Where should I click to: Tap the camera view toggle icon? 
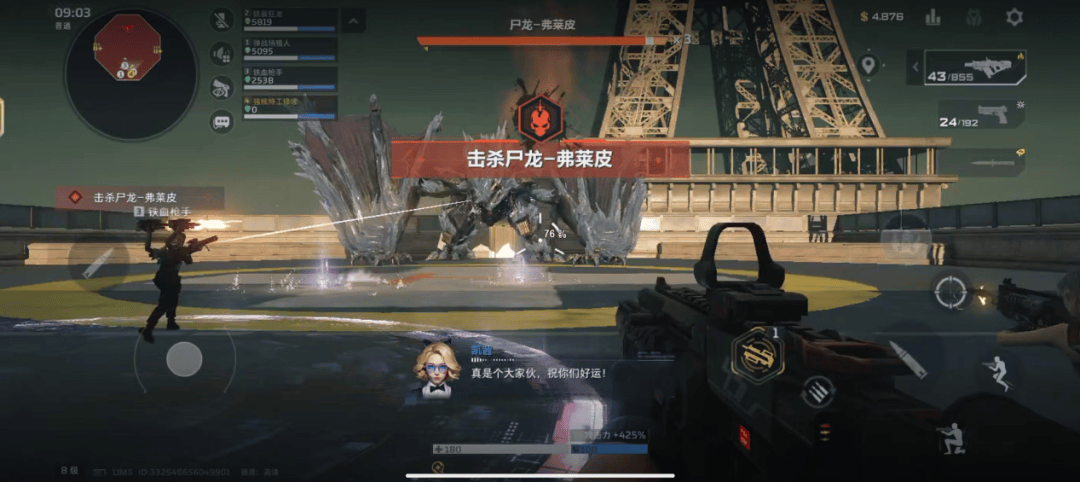tap(222, 88)
